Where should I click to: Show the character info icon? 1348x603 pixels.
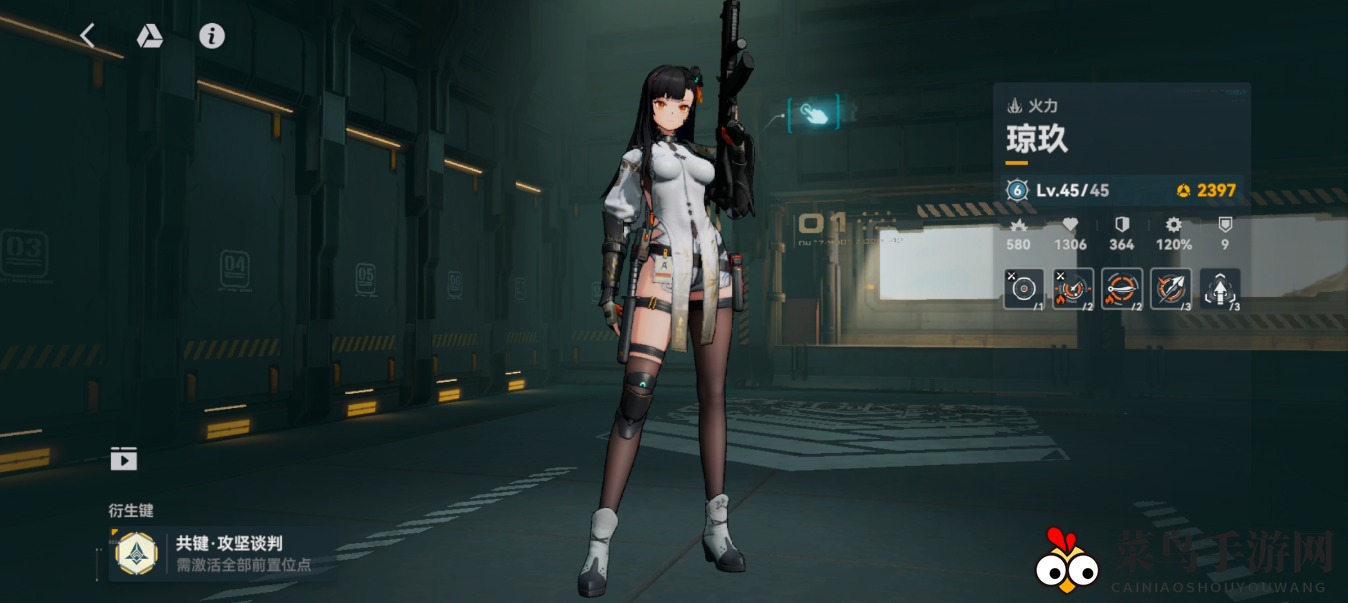point(212,36)
